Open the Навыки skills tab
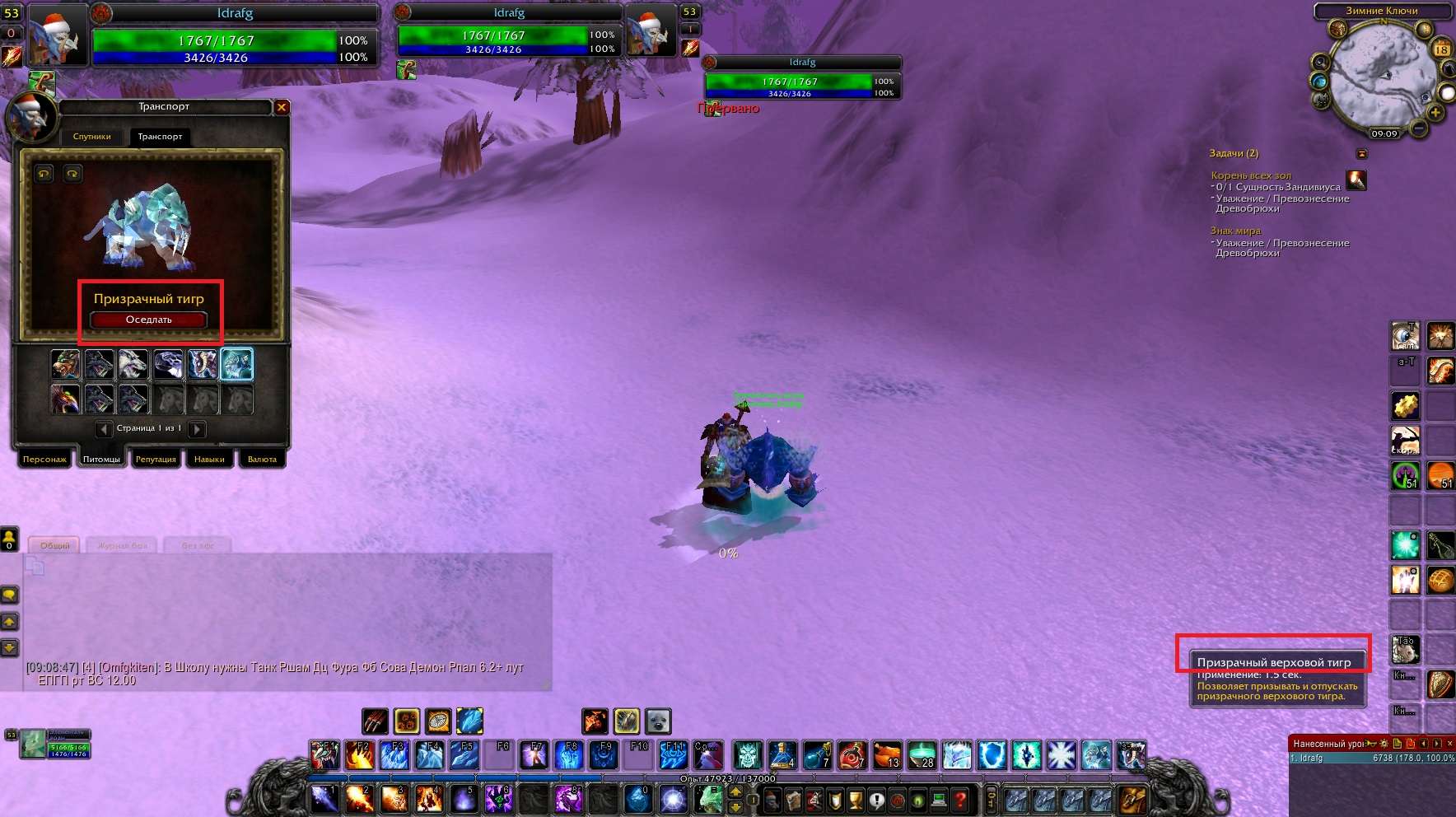The height and width of the screenshot is (817, 1456). pyautogui.click(x=209, y=460)
